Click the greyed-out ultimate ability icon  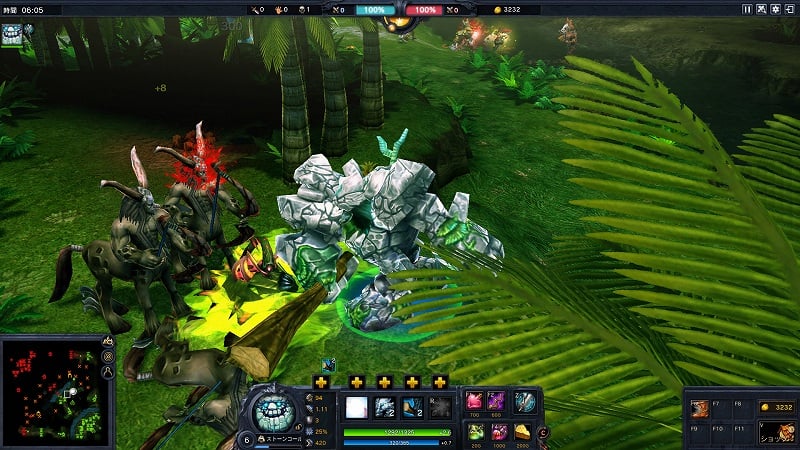[x=440, y=407]
